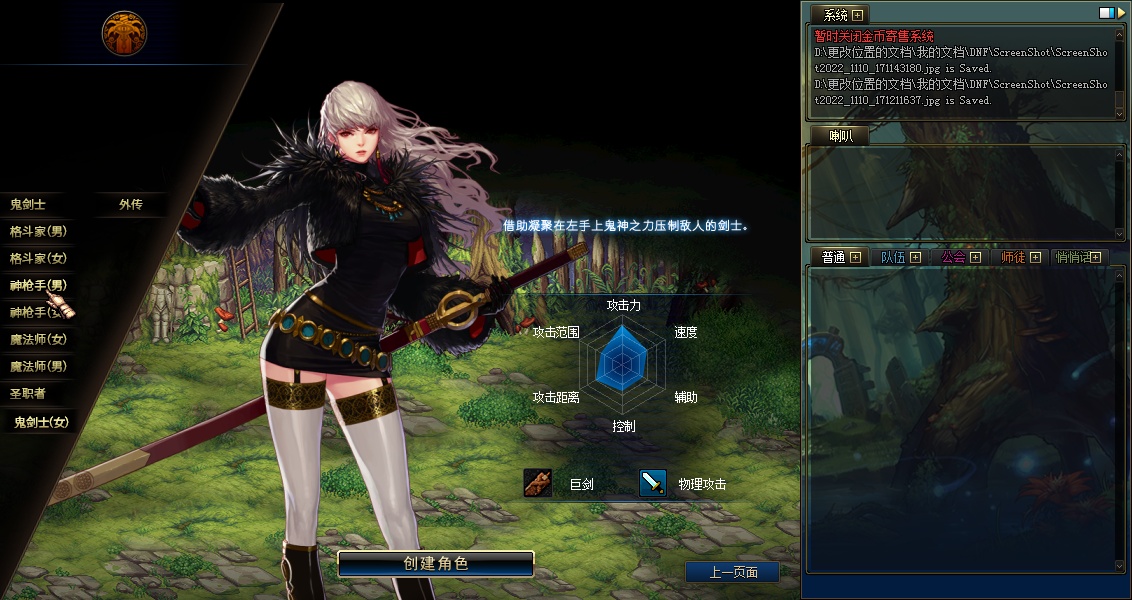Choose the 格斗家(男) class
Screen dimensions: 1132x600
click(38, 231)
